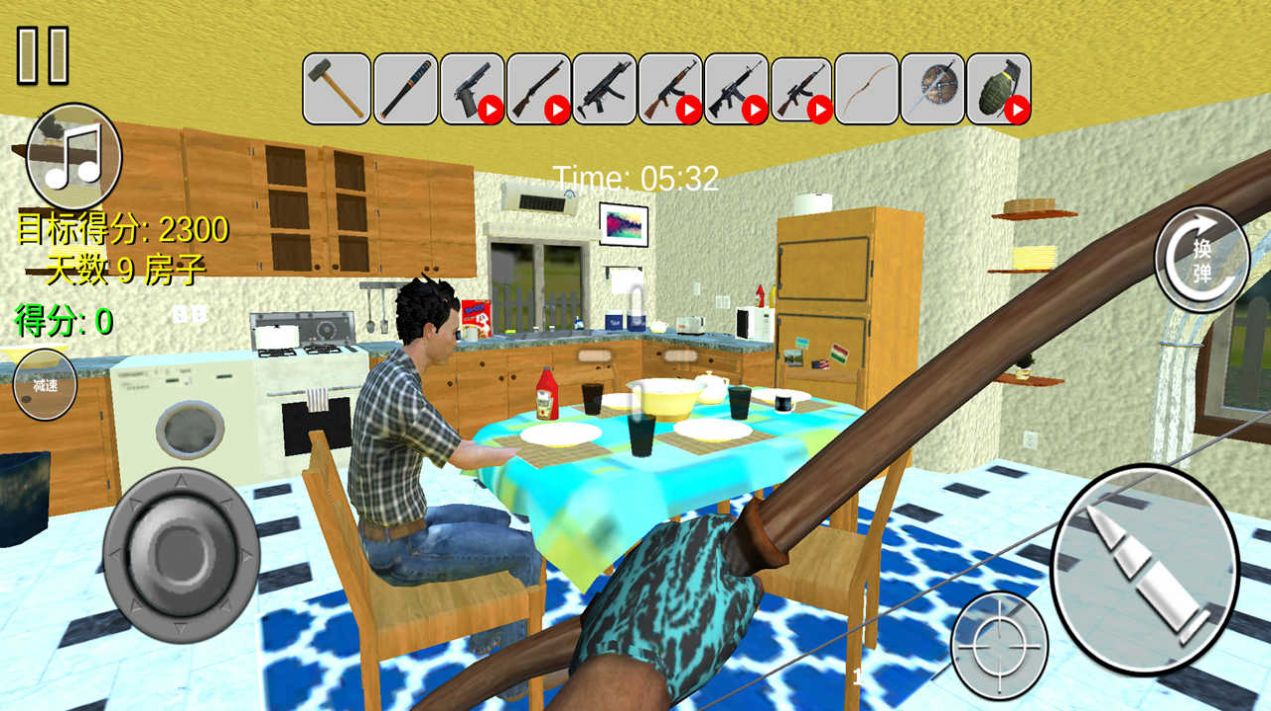Fire using the bullet button

(1144, 568)
